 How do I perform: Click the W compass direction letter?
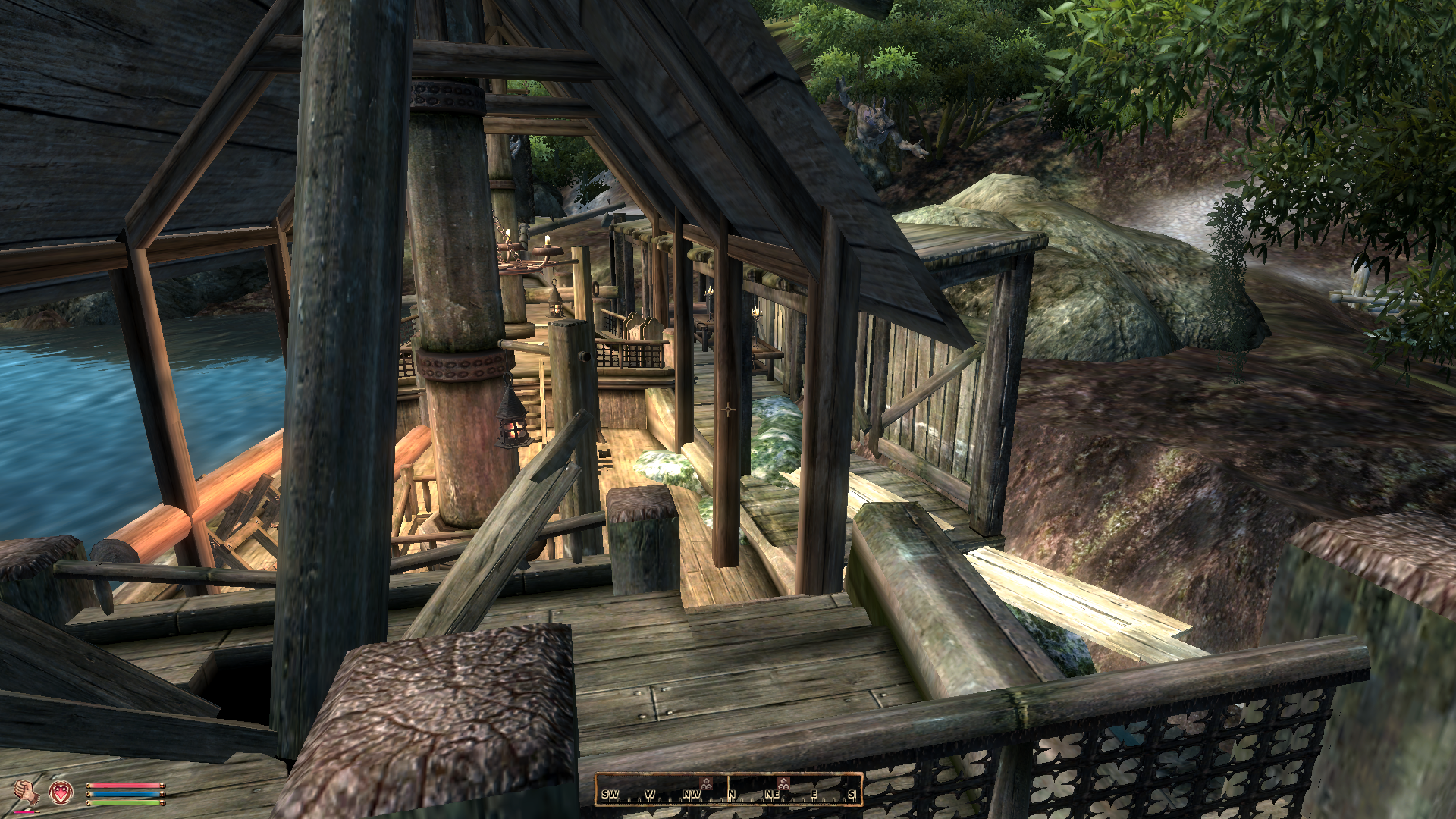pos(650,794)
